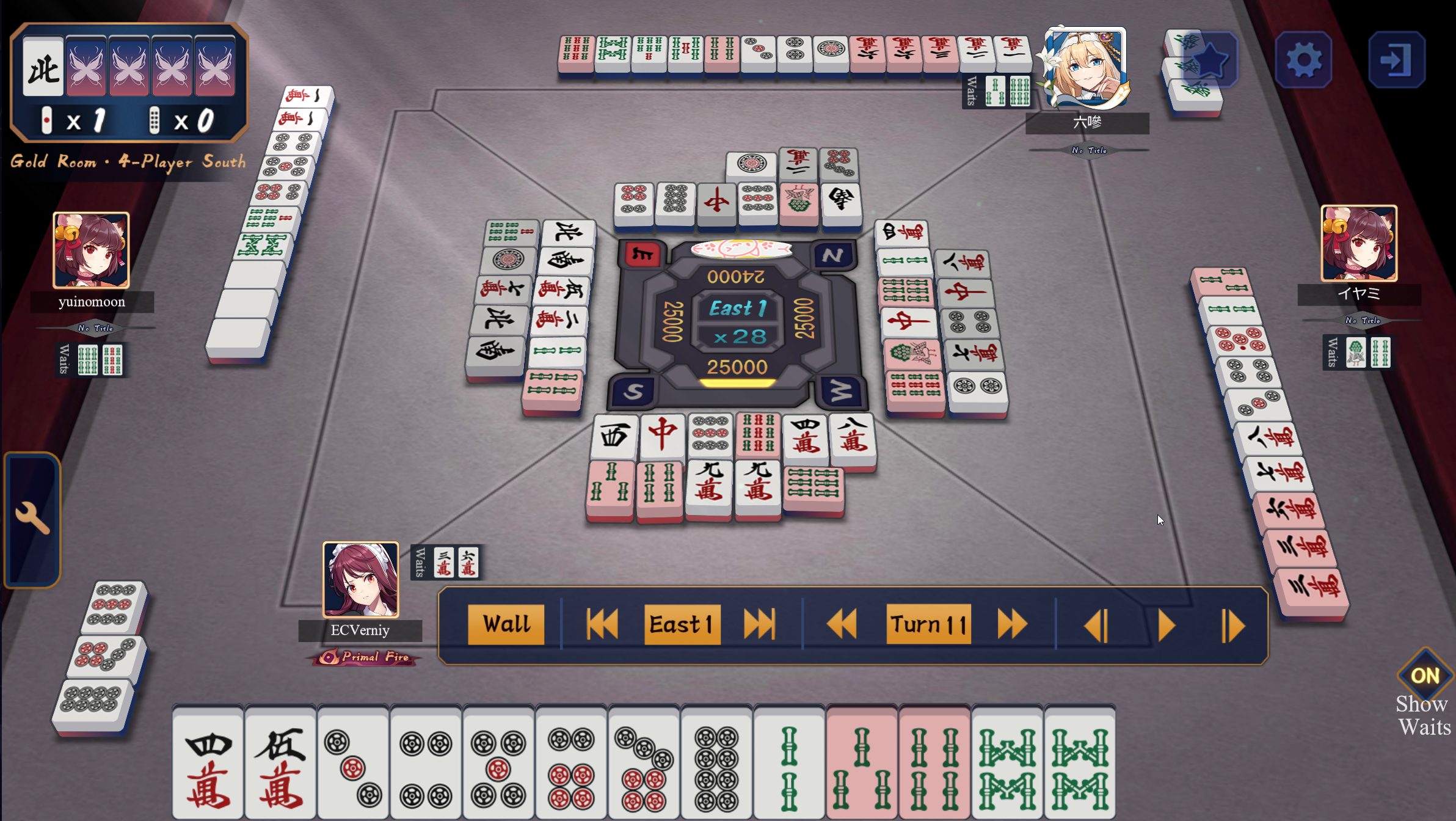This screenshot has height=821, width=1456.
Task: Step back one action
Action: [x=1096, y=626]
